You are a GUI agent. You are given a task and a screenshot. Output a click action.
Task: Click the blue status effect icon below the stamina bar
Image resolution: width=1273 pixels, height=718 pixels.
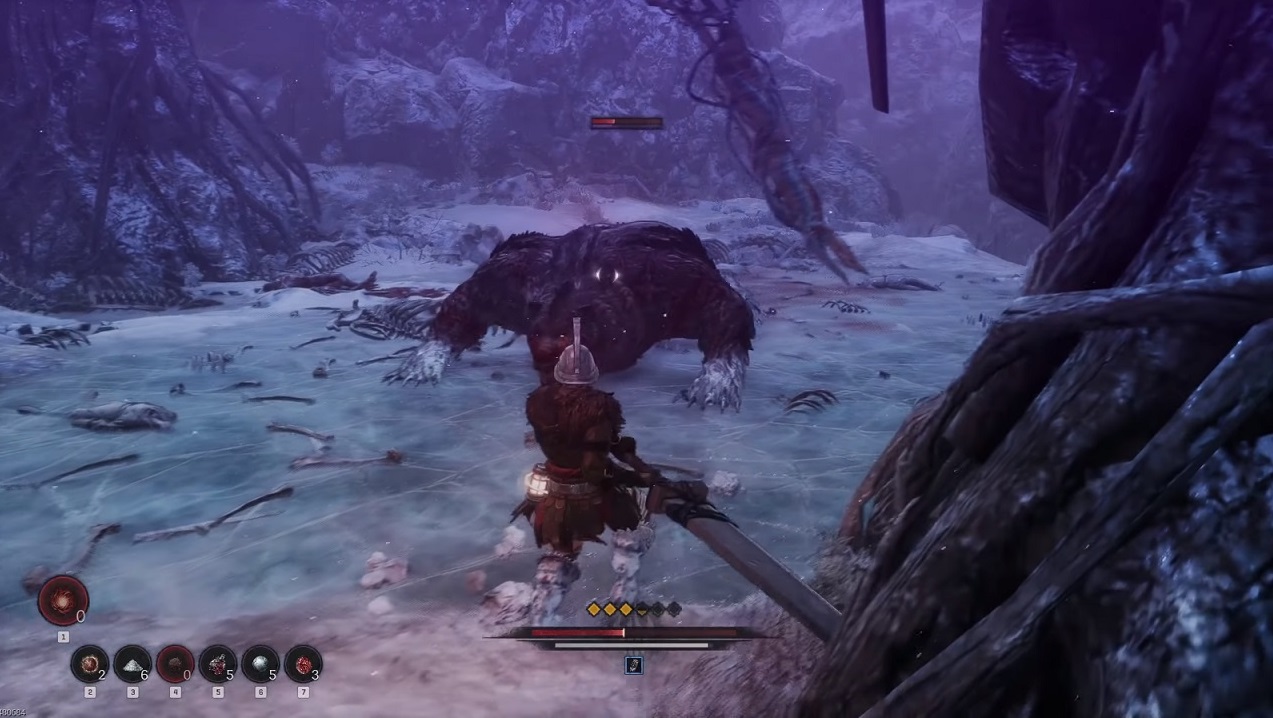pos(633,666)
